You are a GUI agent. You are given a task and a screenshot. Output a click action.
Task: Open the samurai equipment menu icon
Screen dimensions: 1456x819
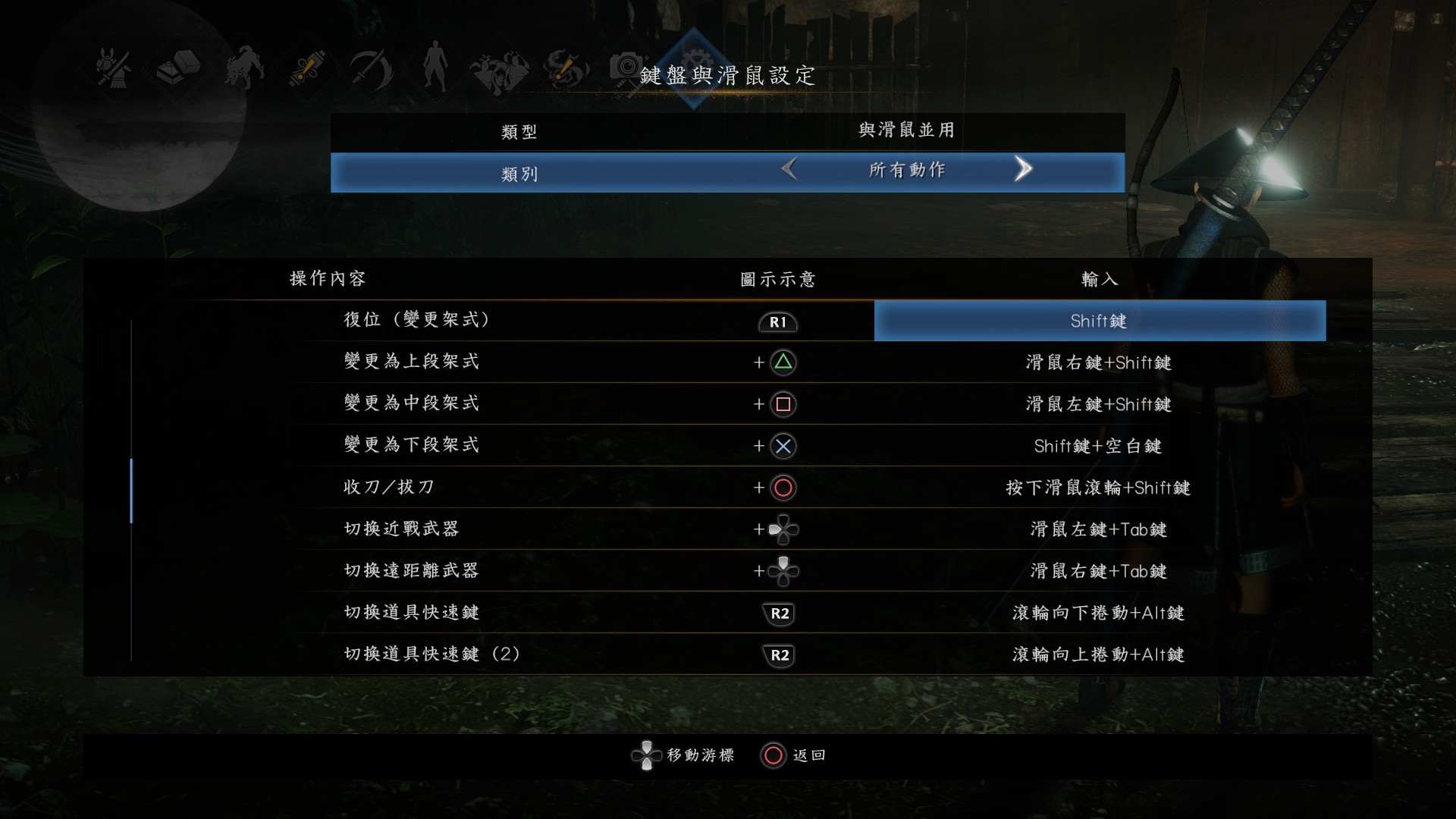pyautogui.click(x=115, y=68)
